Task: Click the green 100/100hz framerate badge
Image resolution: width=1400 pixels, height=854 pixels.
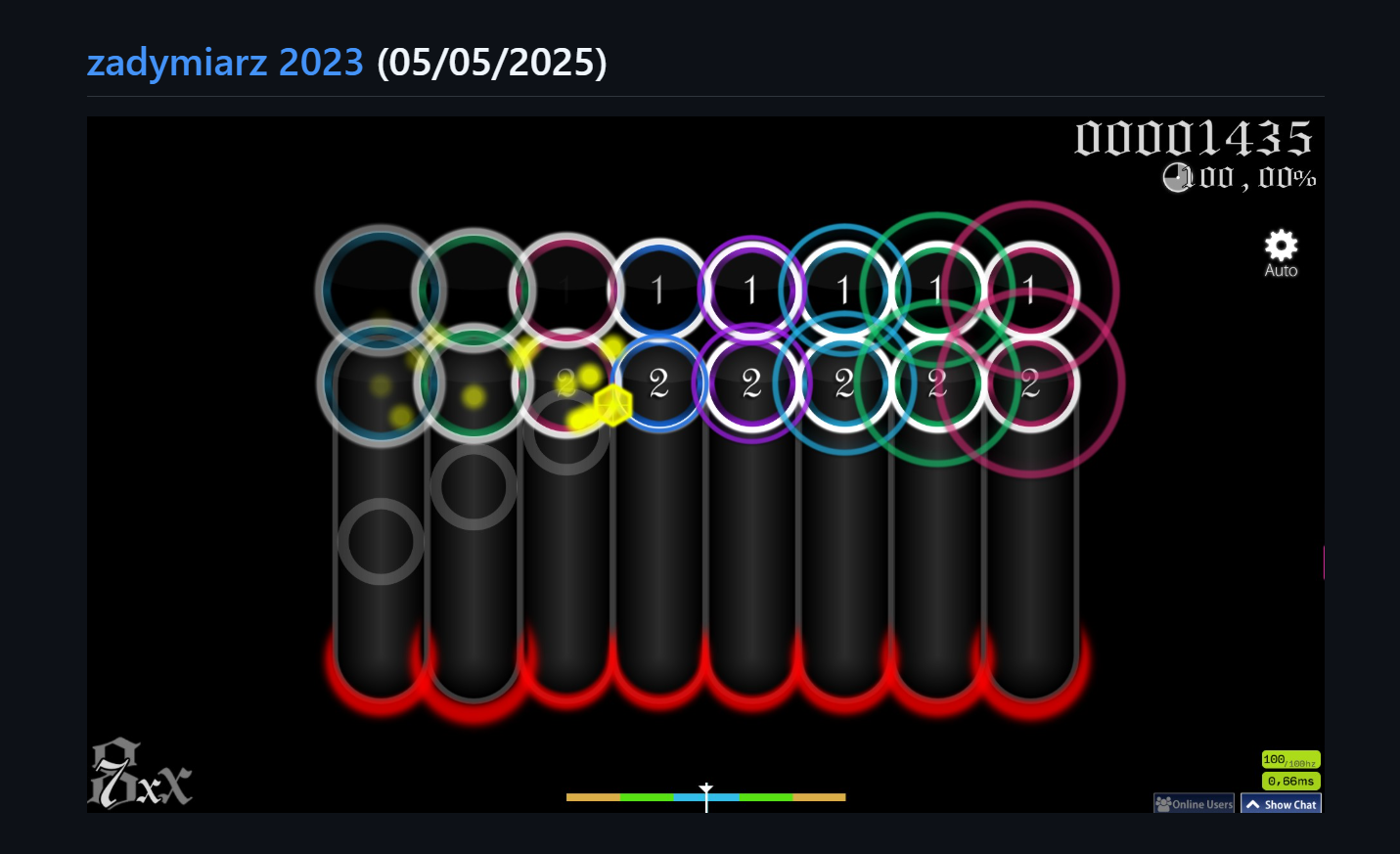Action: point(1289,760)
